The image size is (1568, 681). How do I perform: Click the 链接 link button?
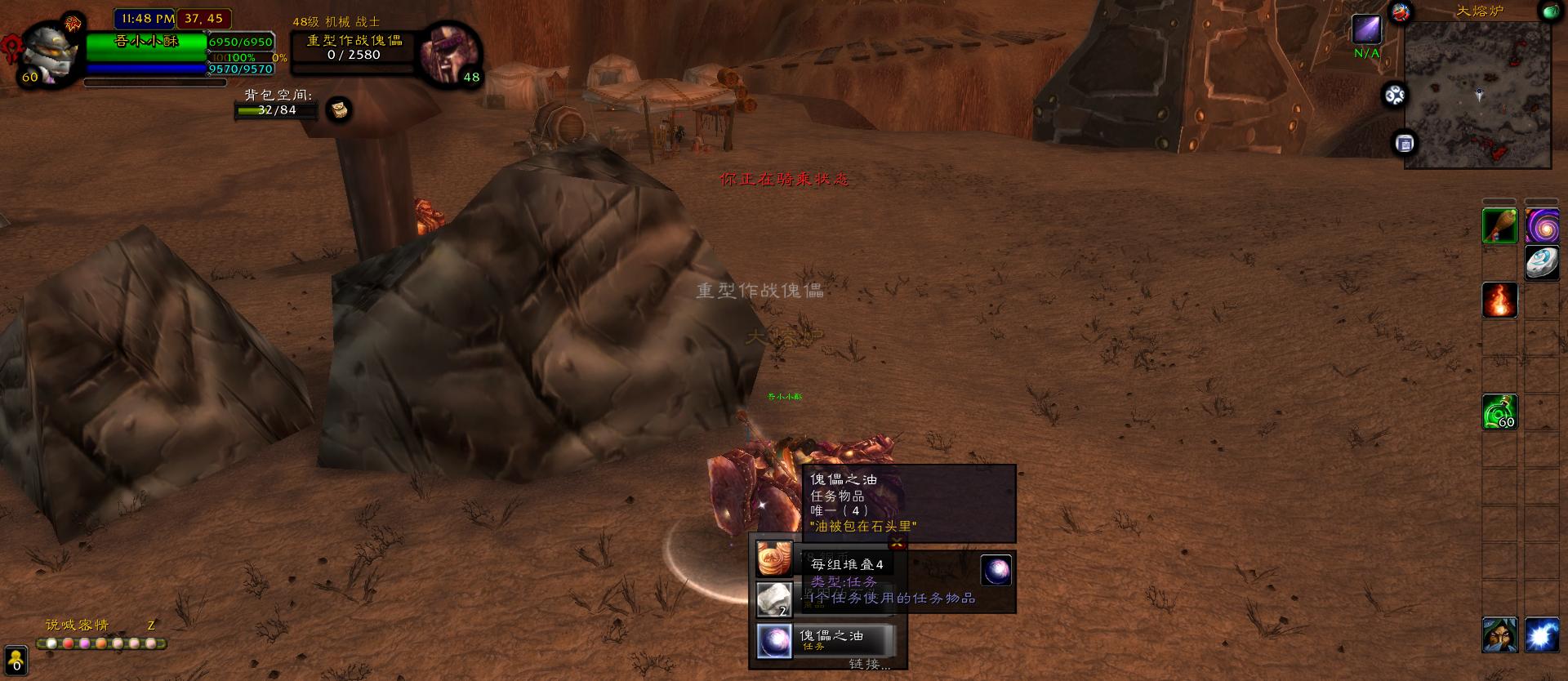coord(869,664)
